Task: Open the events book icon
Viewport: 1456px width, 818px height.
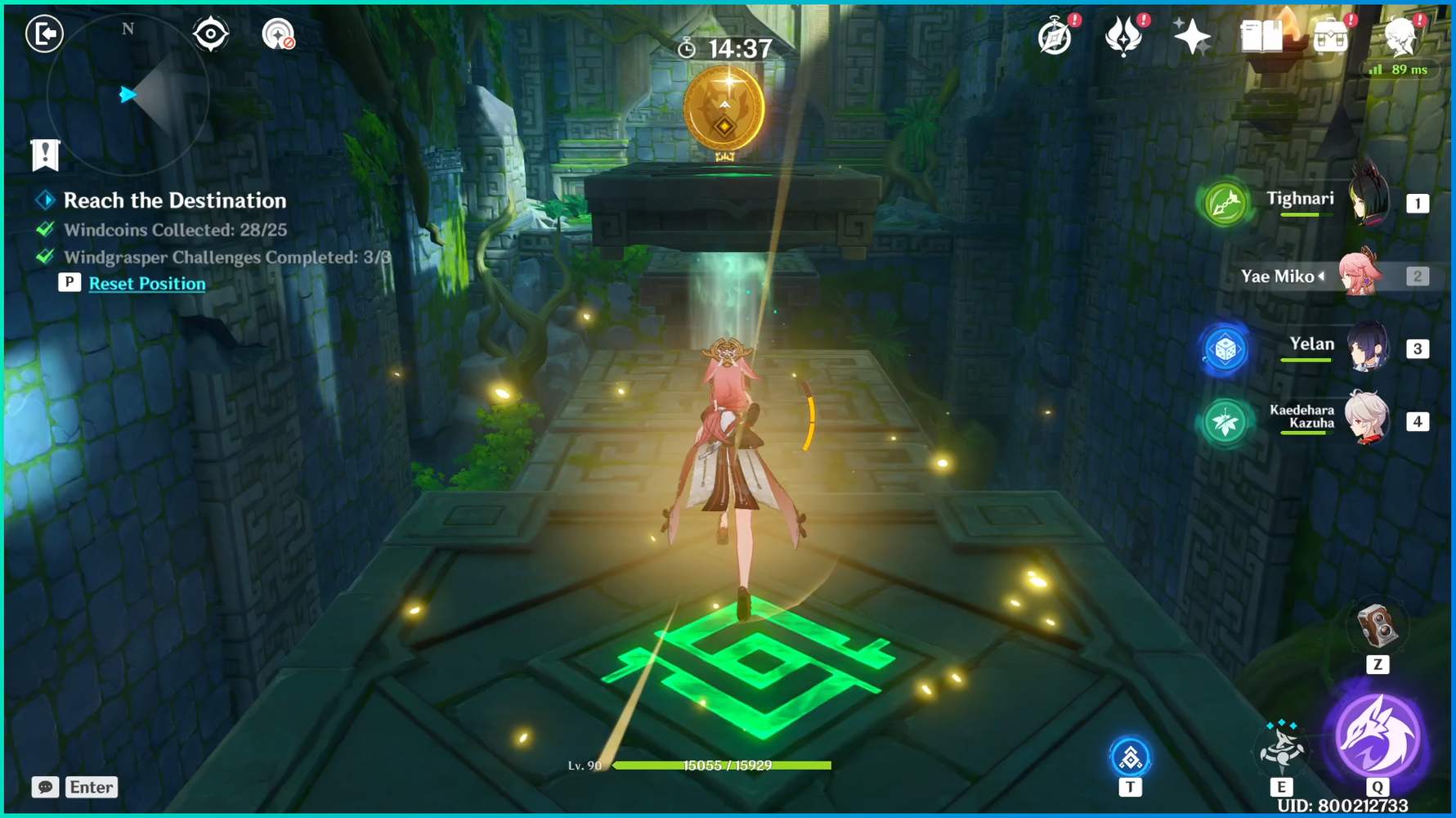Action: [x=1261, y=35]
